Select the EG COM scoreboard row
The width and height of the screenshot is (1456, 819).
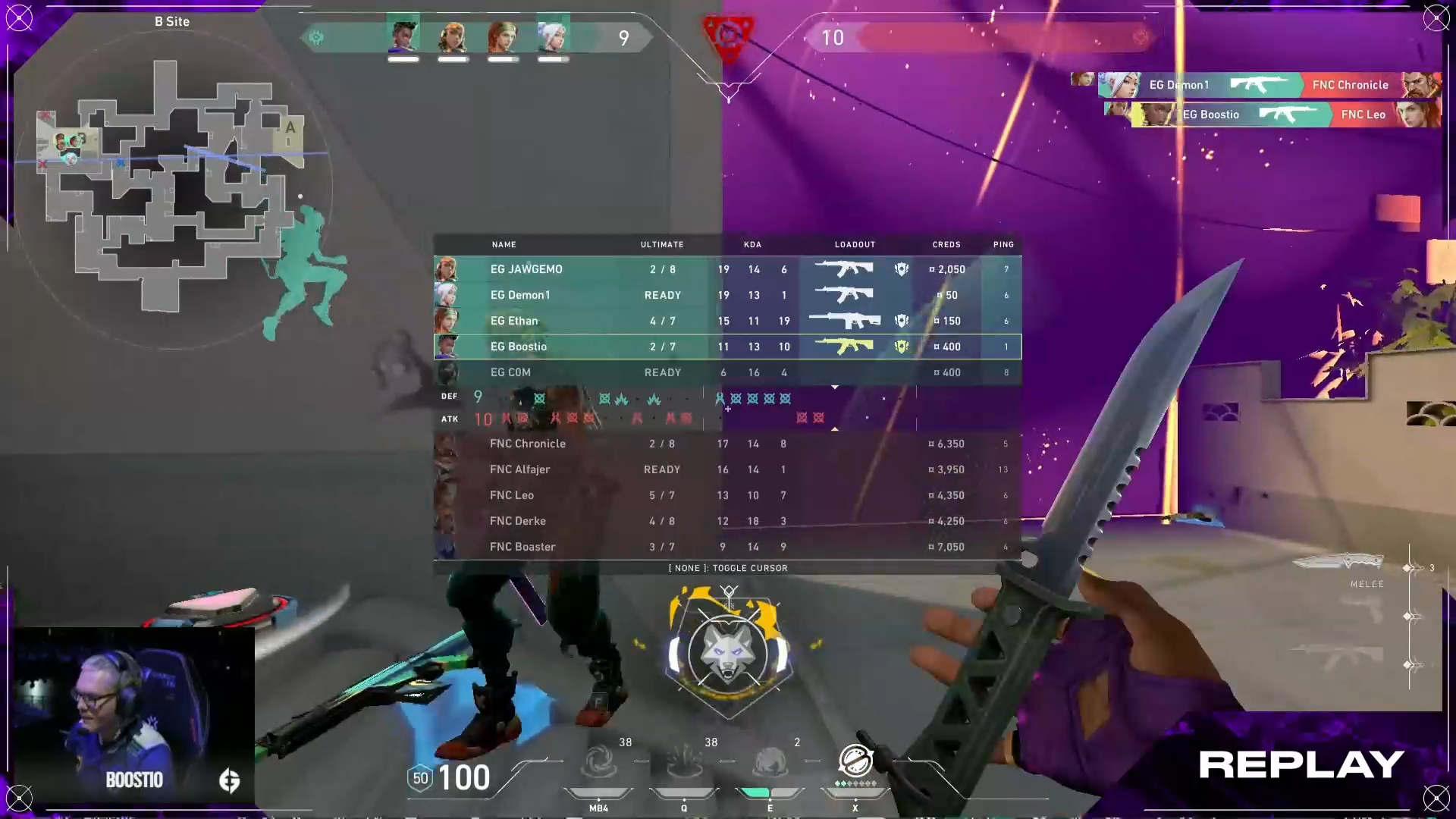pos(726,372)
